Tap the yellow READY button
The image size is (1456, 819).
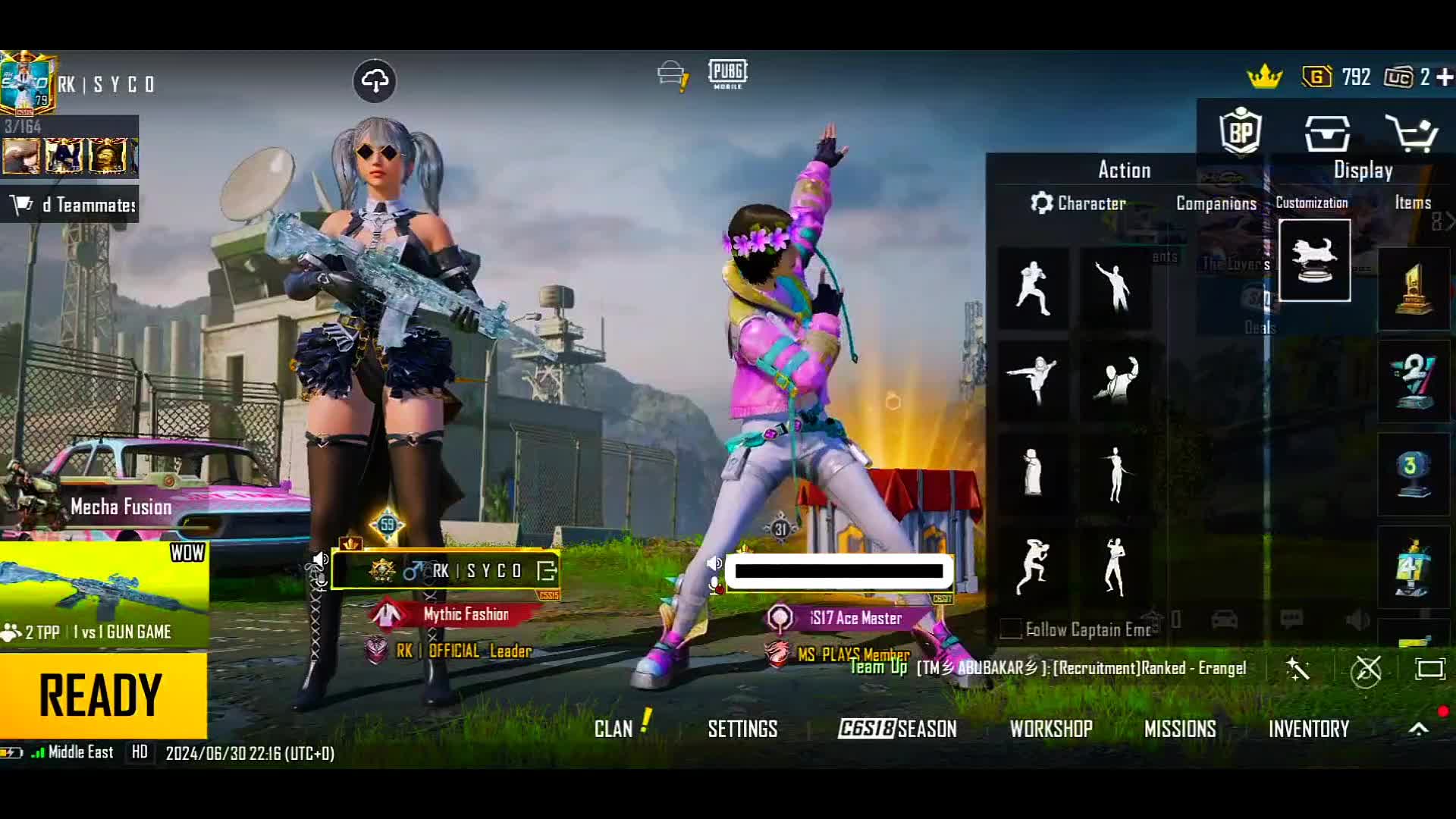click(x=102, y=695)
